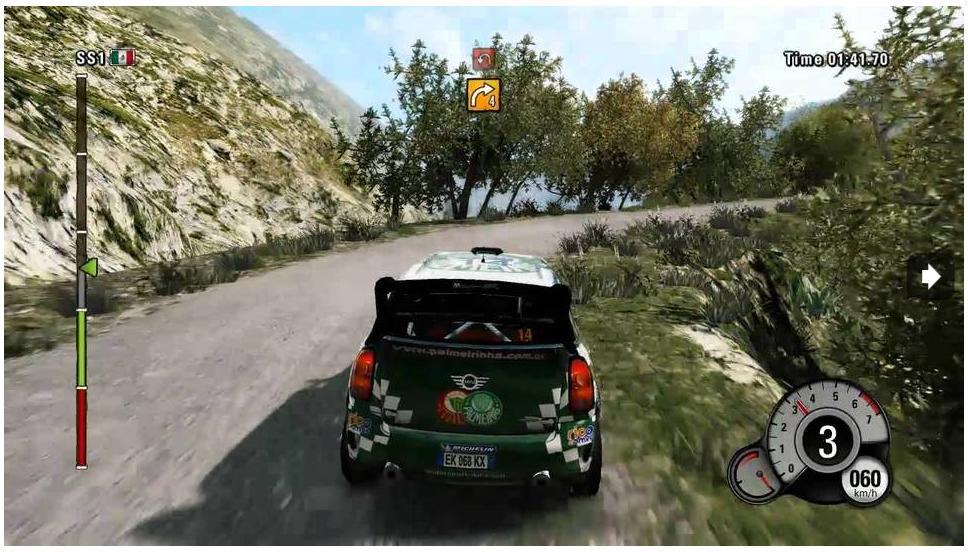Image resolution: width=968 pixels, height=552 pixels.
Task: Click the orange right-turn 4 pace note
Action: tap(483, 95)
